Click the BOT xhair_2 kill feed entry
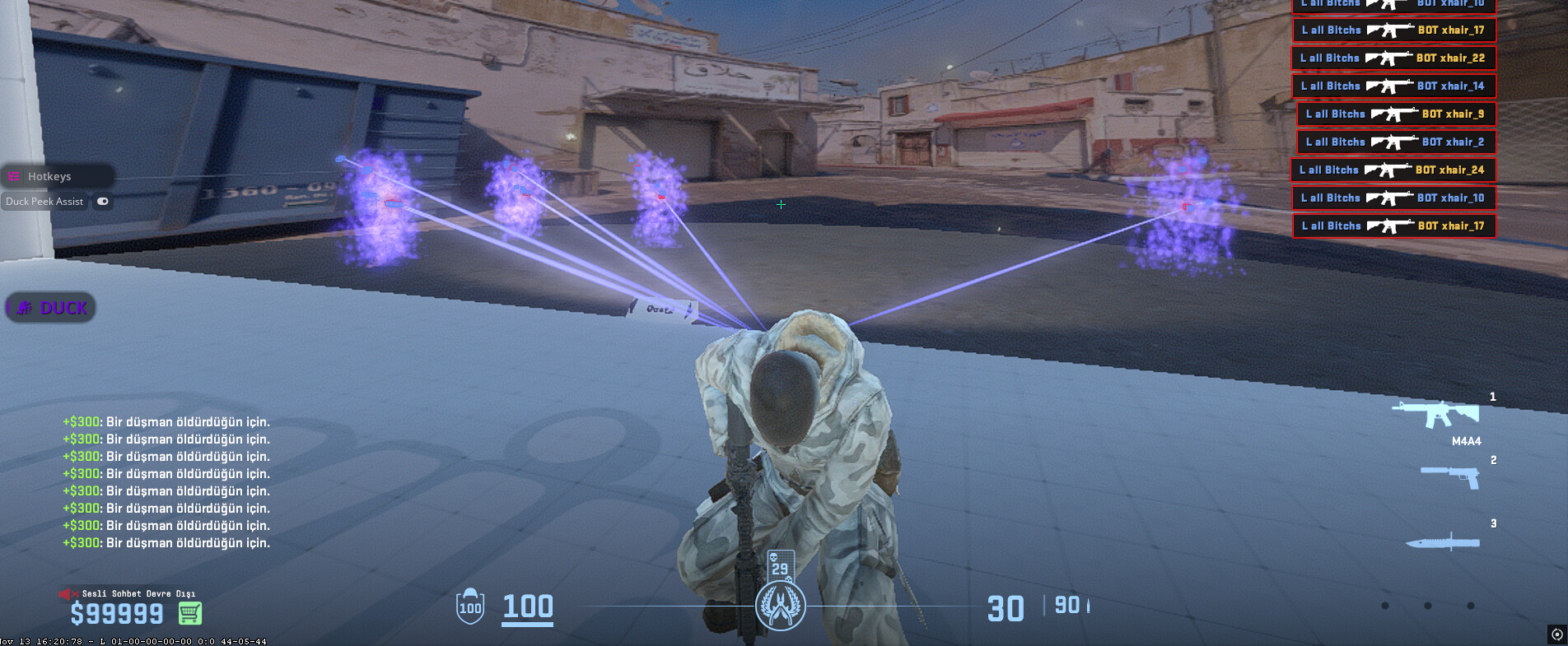1568x646 pixels. [1395, 142]
